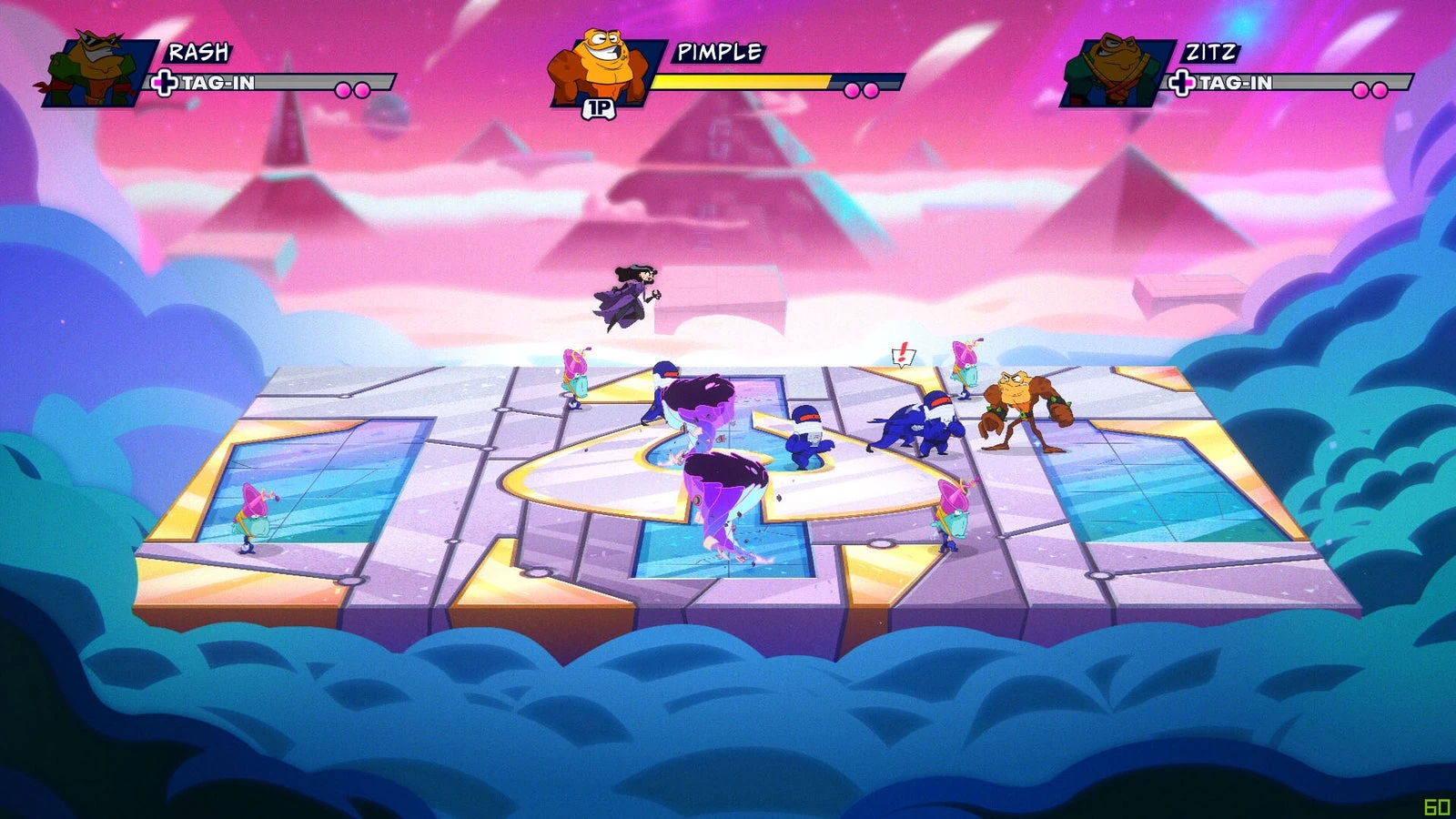Click the 1P controller badge under Pimple
This screenshot has width=1456, height=819.
pos(602,107)
